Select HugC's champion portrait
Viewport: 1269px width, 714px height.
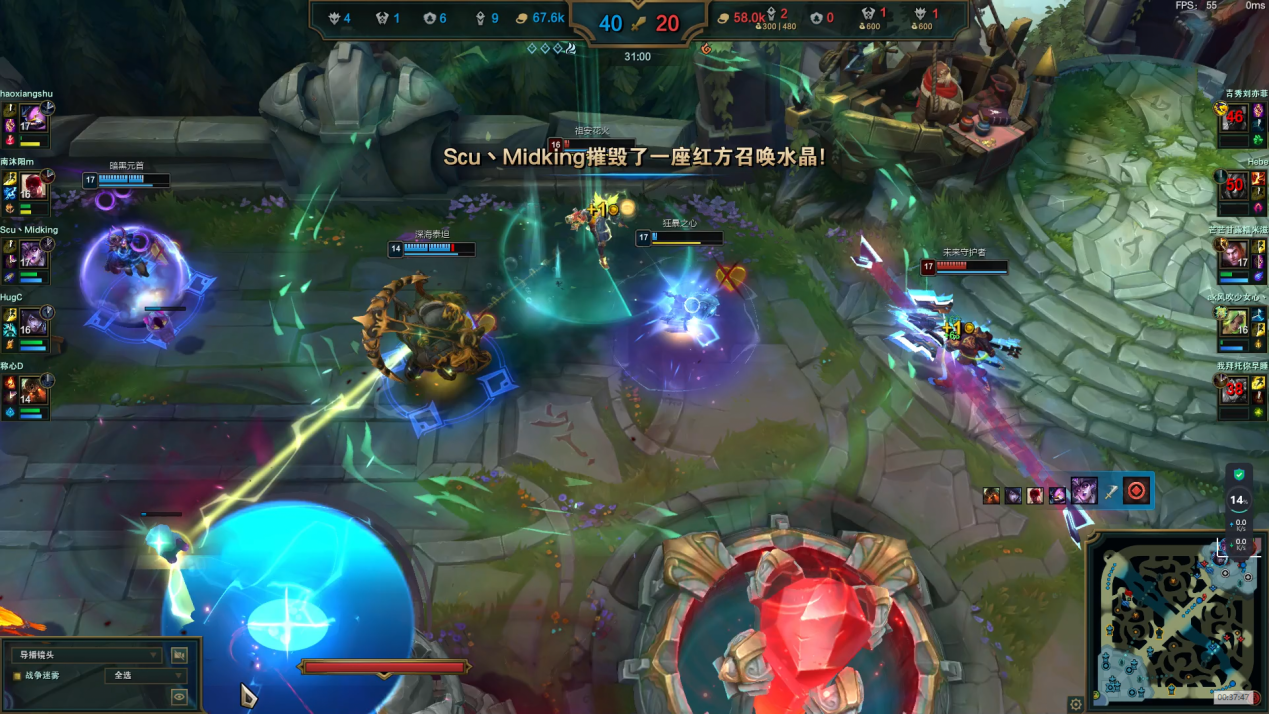[34, 322]
